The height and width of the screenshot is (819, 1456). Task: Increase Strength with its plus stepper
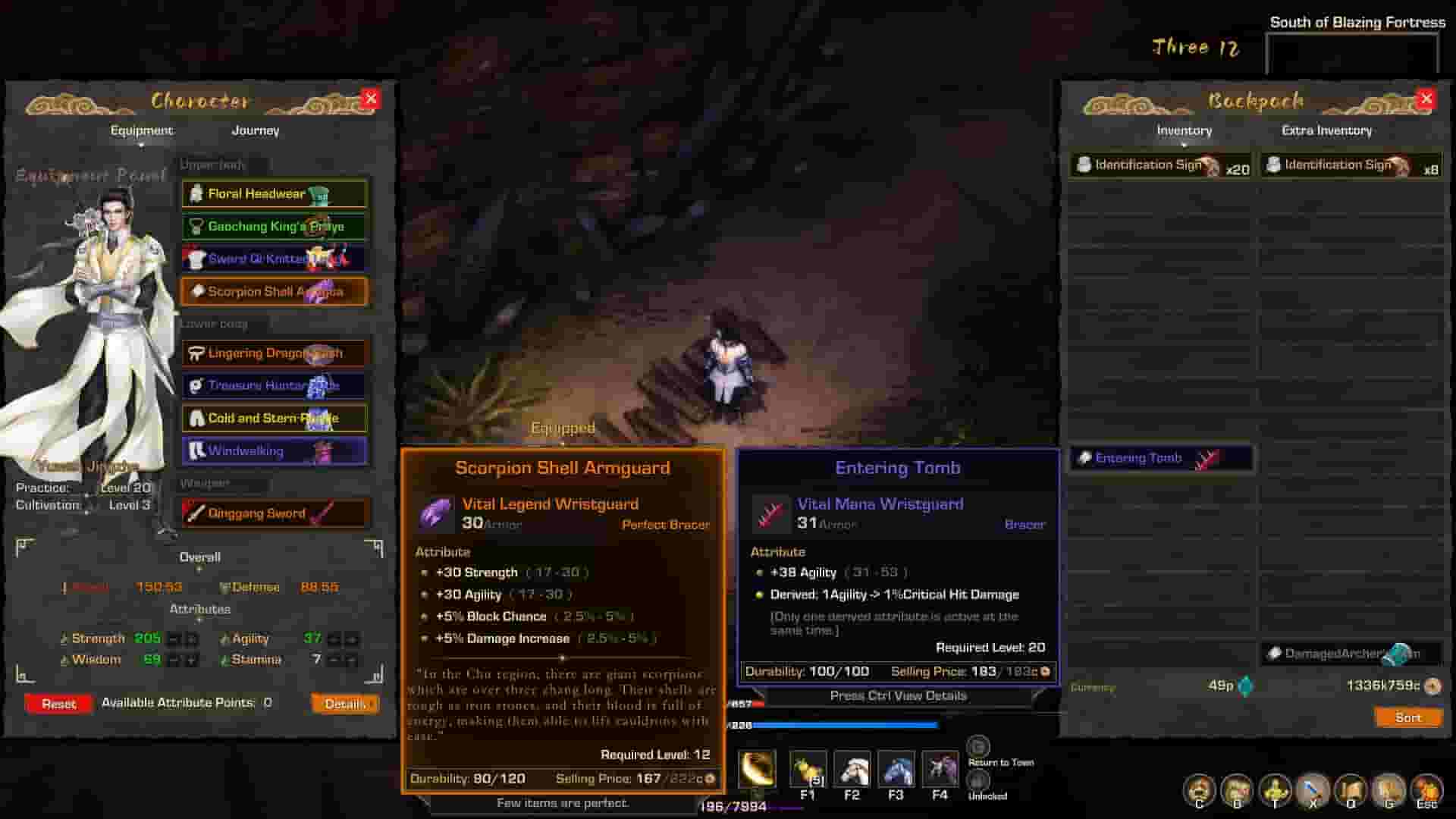click(191, 639)
